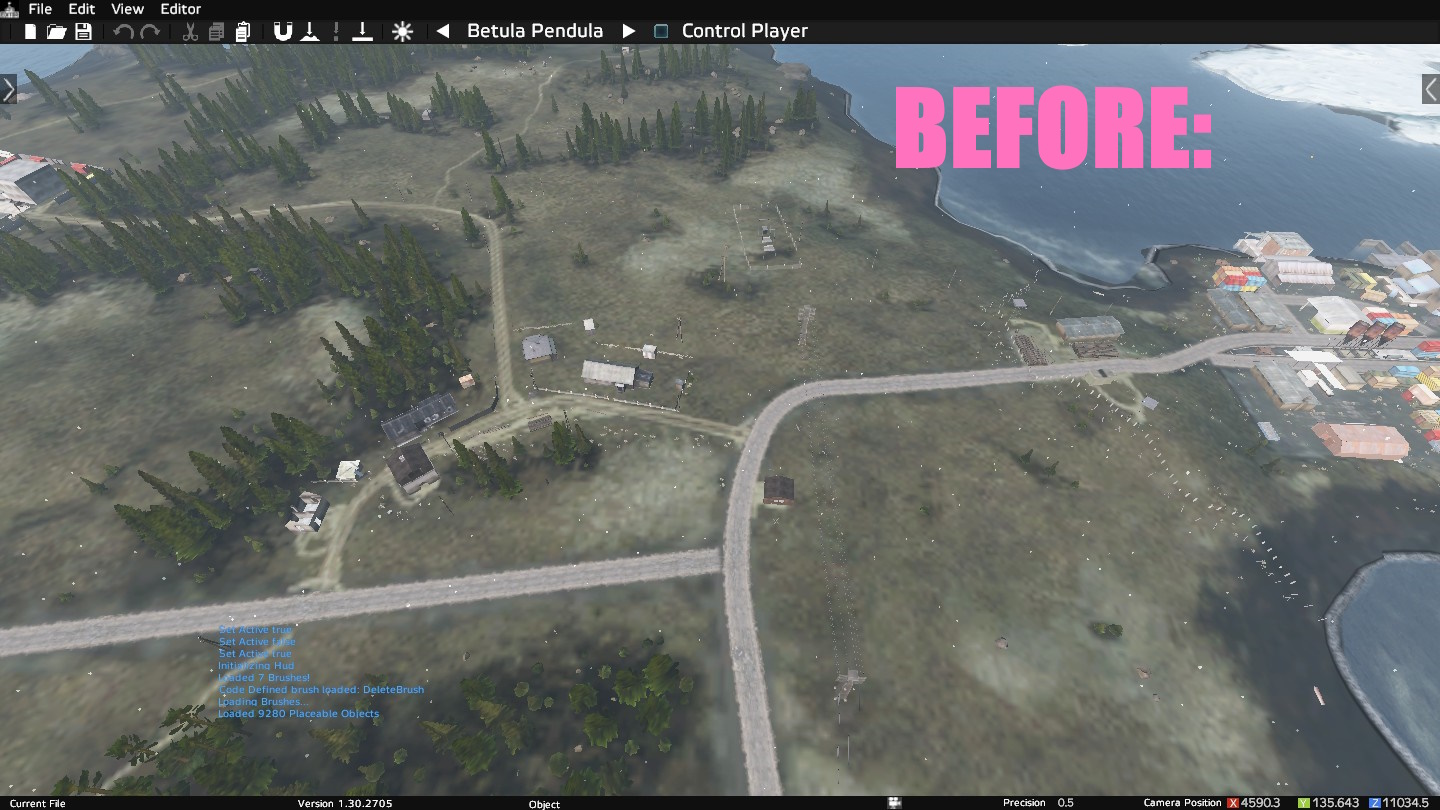Expand the left side panel chevron
The height and width of the screenshot is (810, 1440).
point(8,88)
